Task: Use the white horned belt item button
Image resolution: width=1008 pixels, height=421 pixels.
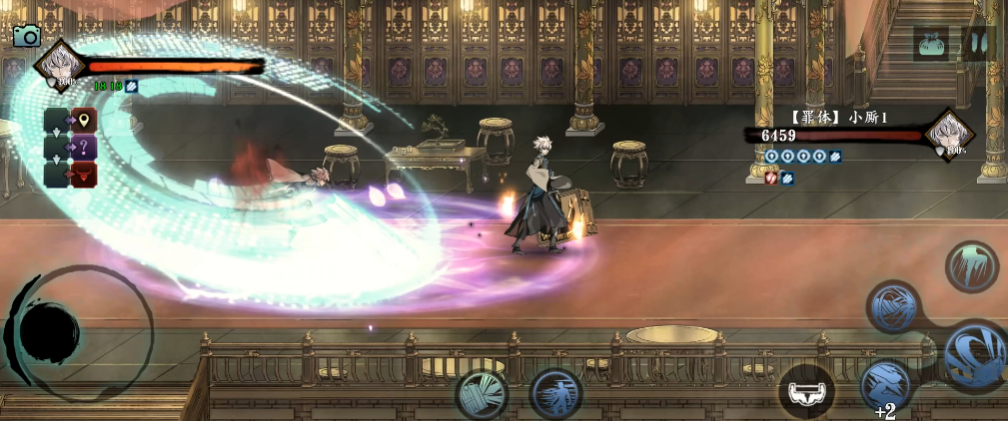Action: [806, 389]
